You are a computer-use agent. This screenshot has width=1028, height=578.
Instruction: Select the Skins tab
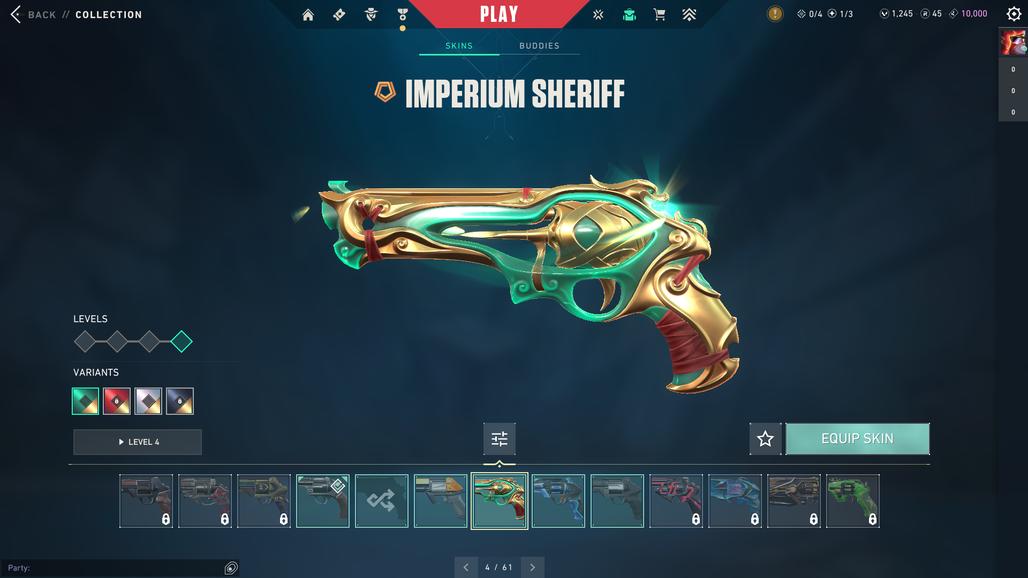pos(459,46)
